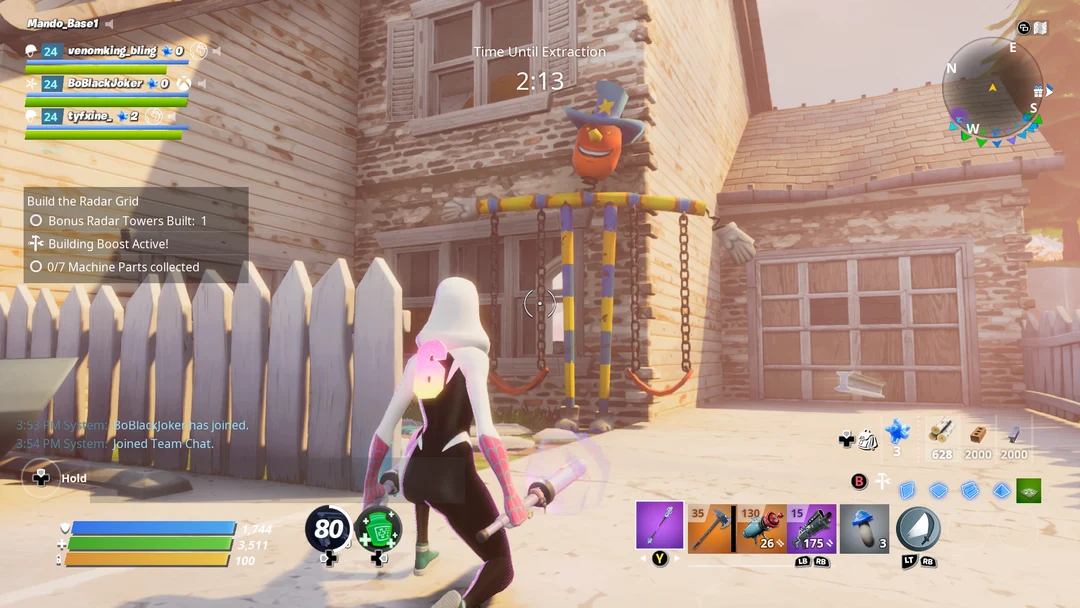Activate the round blade ability icon
The height and width of the screenshot is (608, 1080).
(917, 528)
